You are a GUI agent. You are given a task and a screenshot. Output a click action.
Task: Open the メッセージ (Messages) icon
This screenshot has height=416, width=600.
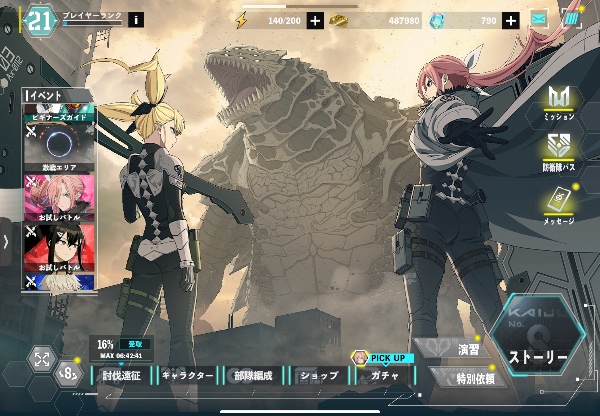click(557, 204)
